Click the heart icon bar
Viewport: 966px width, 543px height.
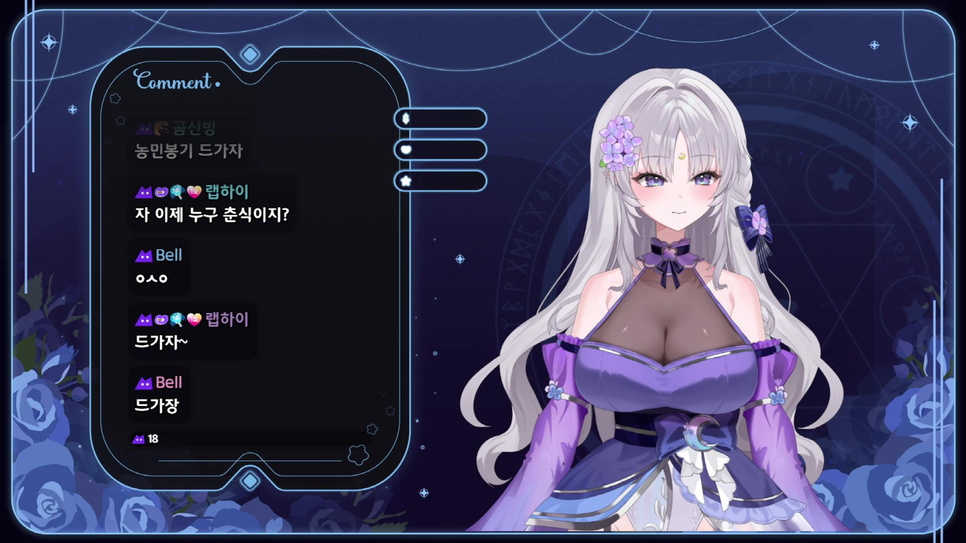pyautogui.click(x=440, y=150)
